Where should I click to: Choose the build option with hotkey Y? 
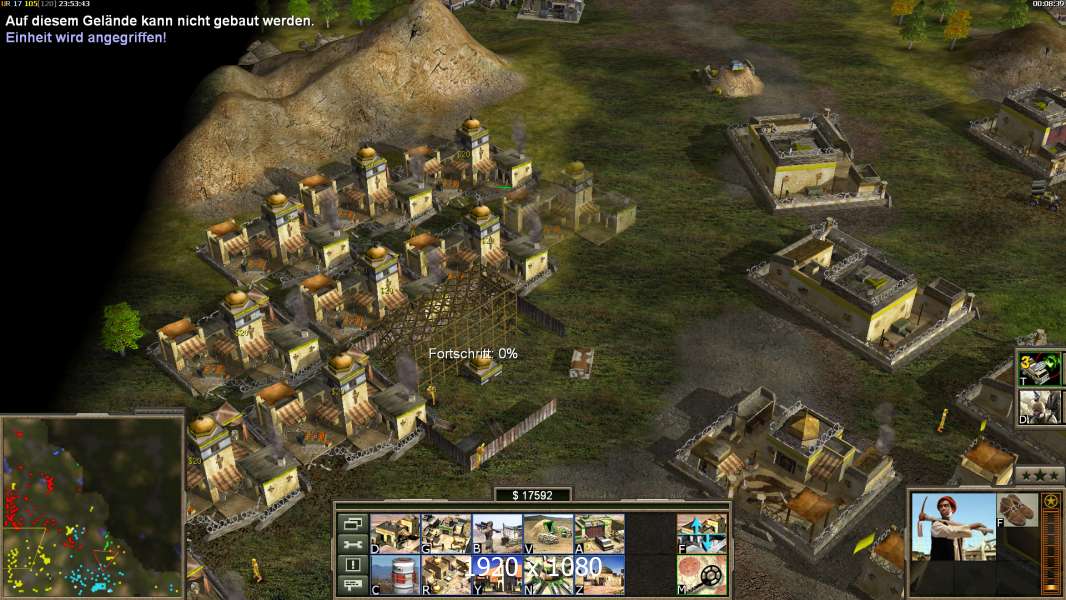[497, 574]
